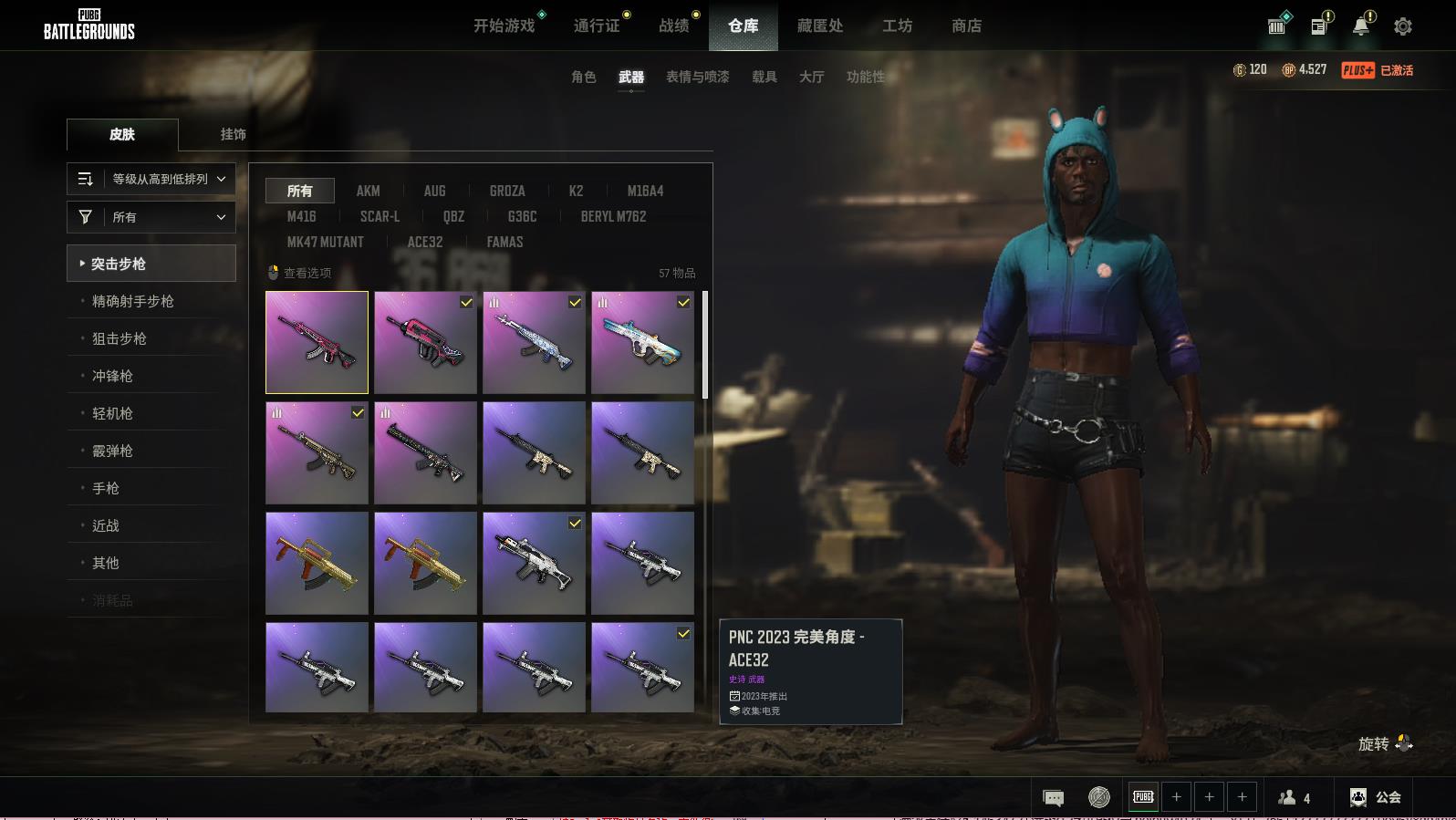Filter skins by FAMAS
The height and width of the screenshot is (820, 1456).
pos(504,242)
